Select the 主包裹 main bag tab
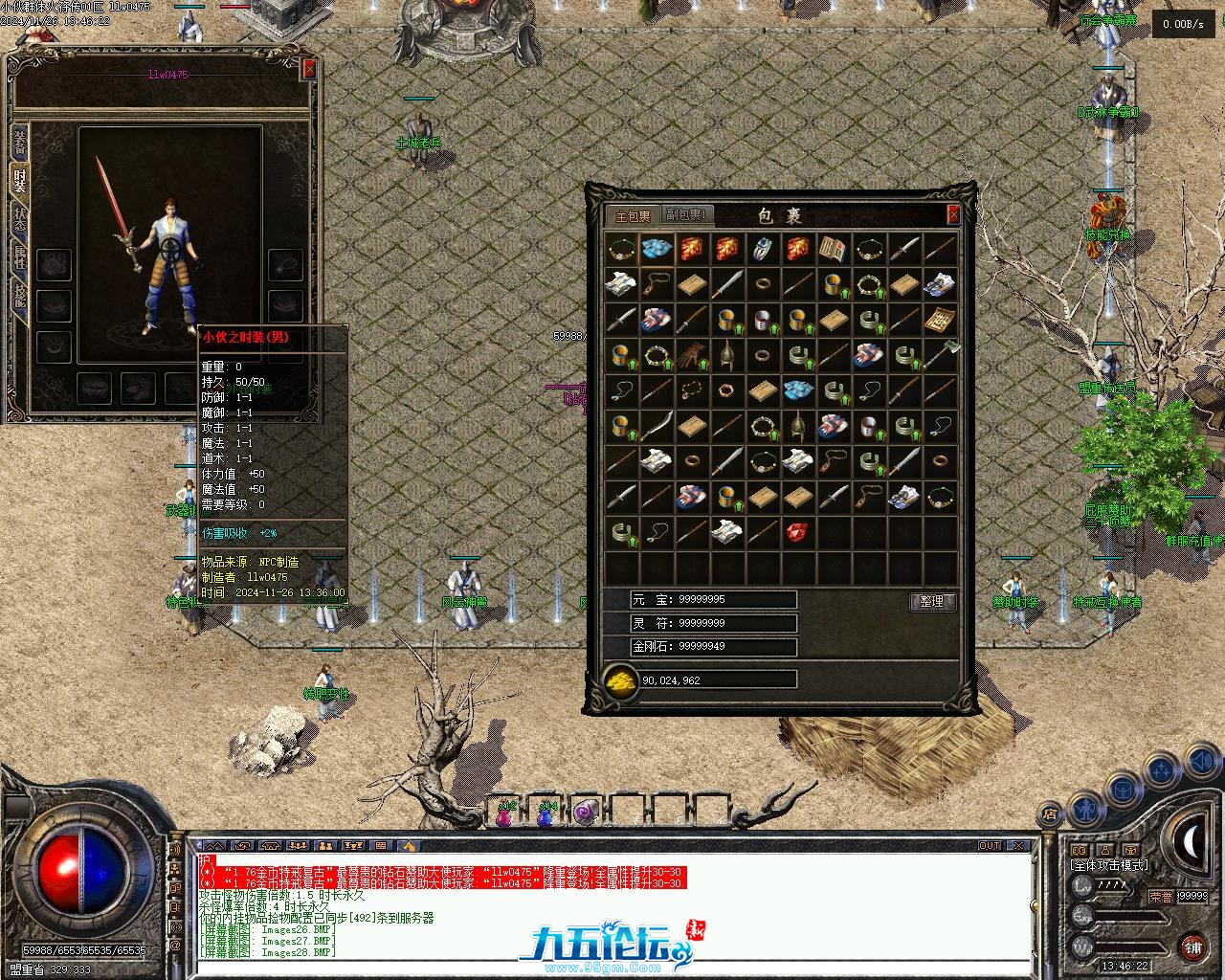 coord(633,216)
